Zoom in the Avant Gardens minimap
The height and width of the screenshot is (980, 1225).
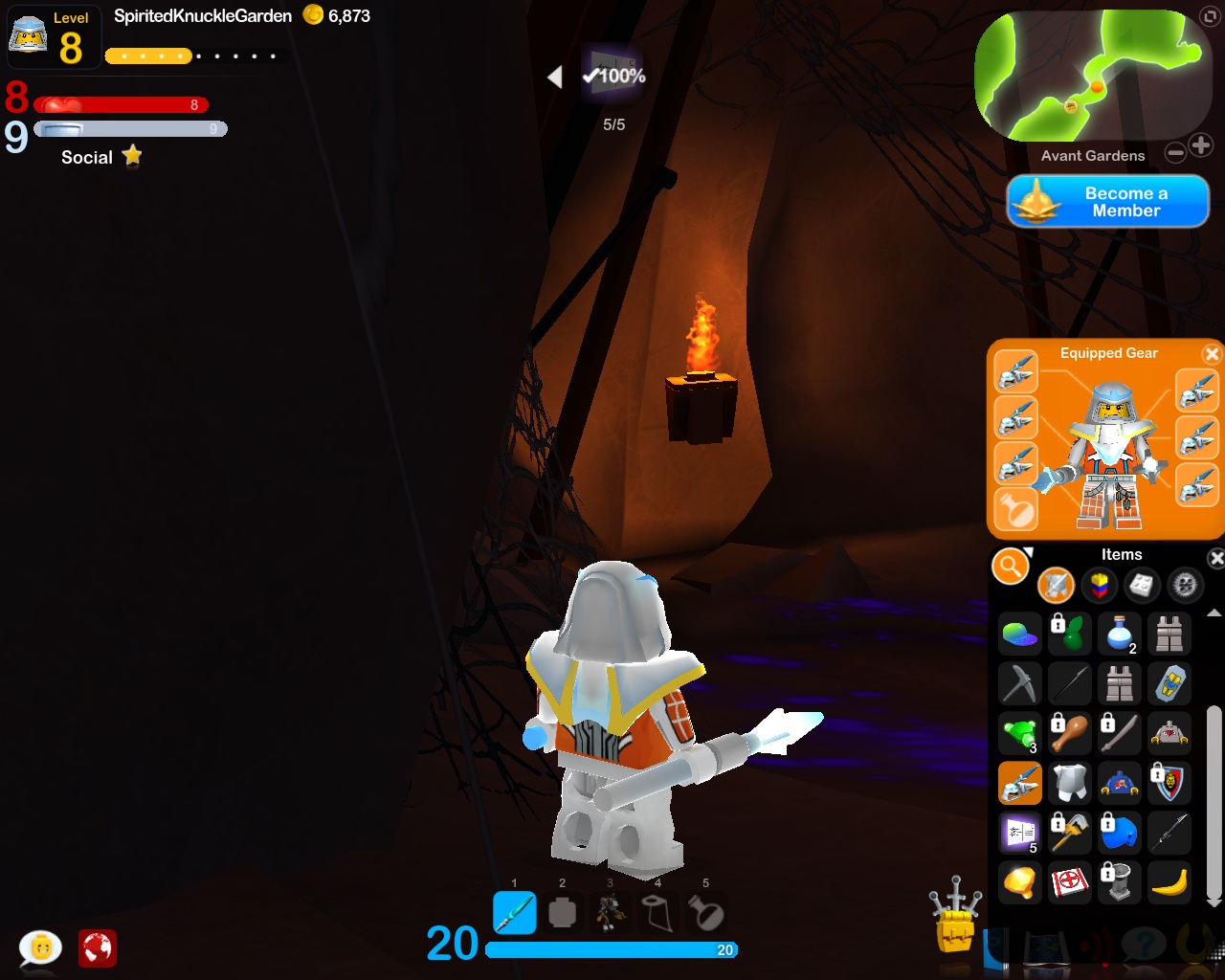point(1201,145)
